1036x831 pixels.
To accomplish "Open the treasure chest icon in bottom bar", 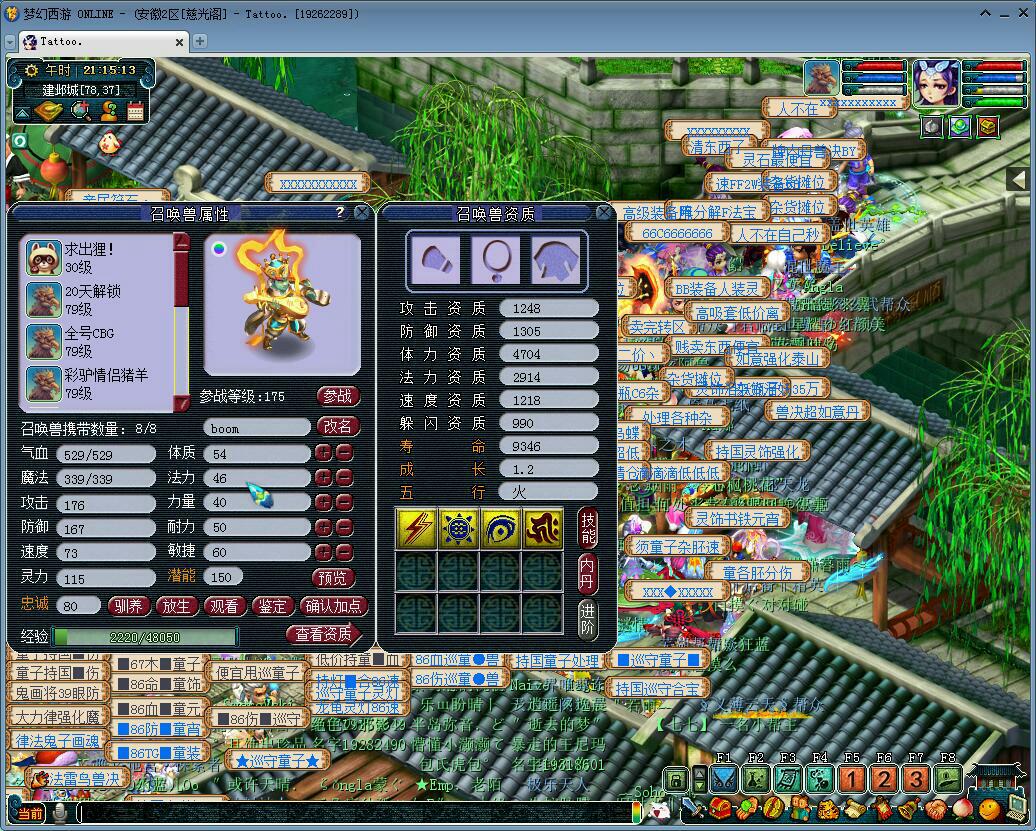I will [718, 808].
